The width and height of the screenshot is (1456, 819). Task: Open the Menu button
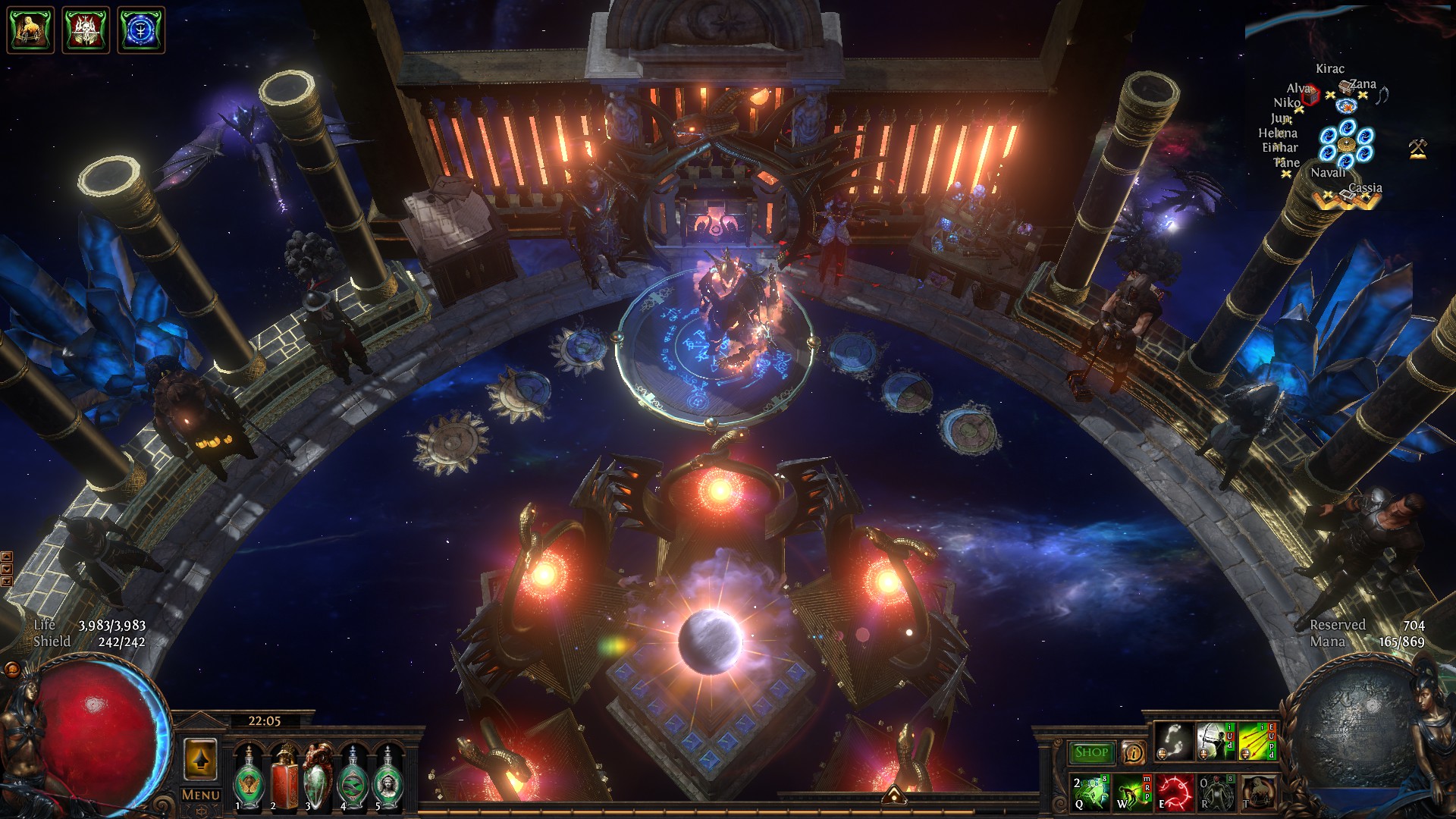coord(201,795)
